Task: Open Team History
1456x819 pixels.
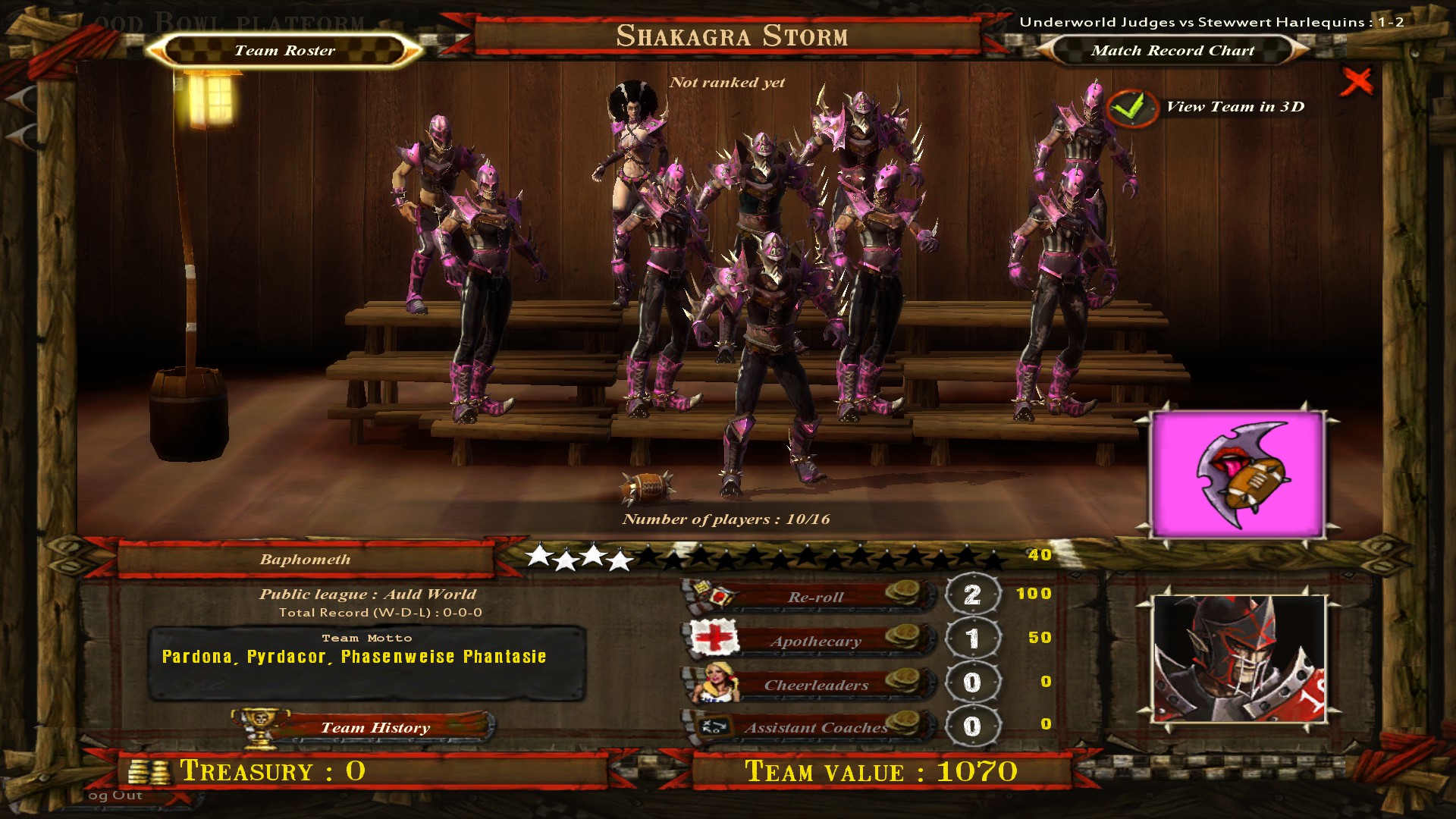Action: coord(375,727)
